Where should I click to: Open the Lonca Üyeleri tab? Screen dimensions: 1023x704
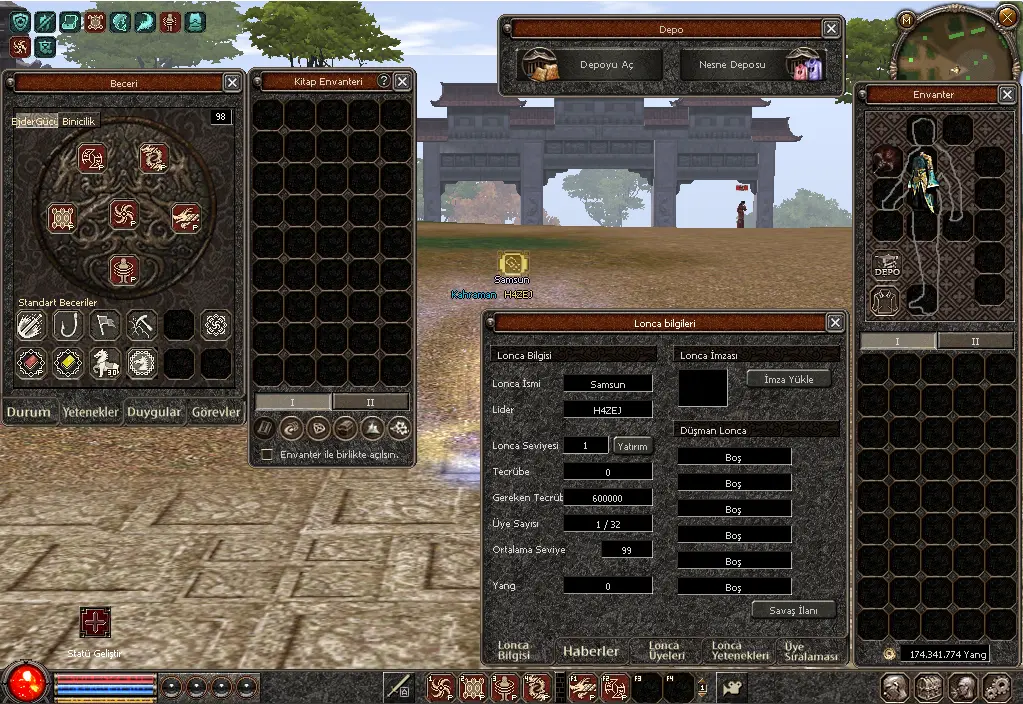point(664,651)
